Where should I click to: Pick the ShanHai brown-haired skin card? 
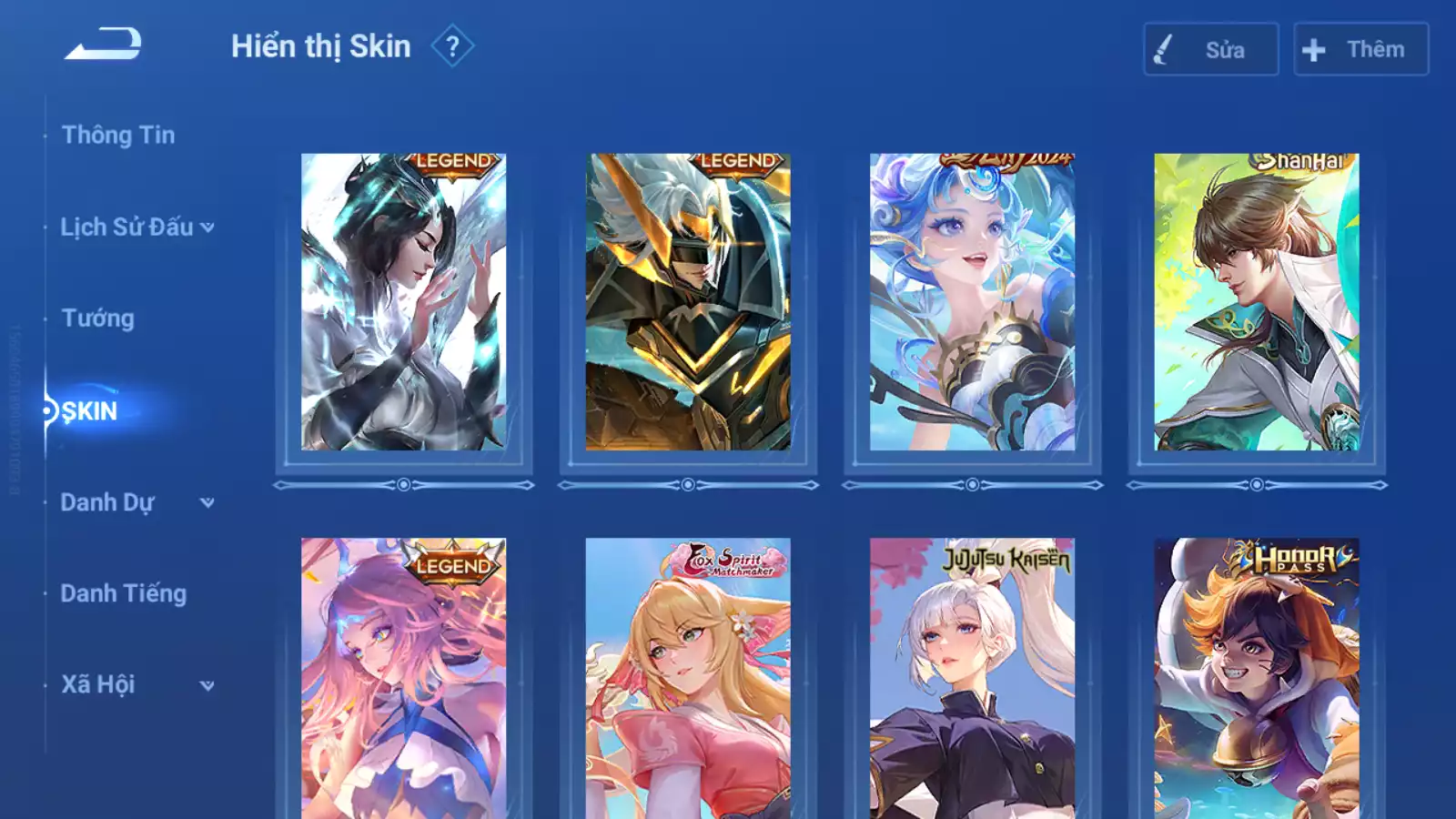[1257, 302]
